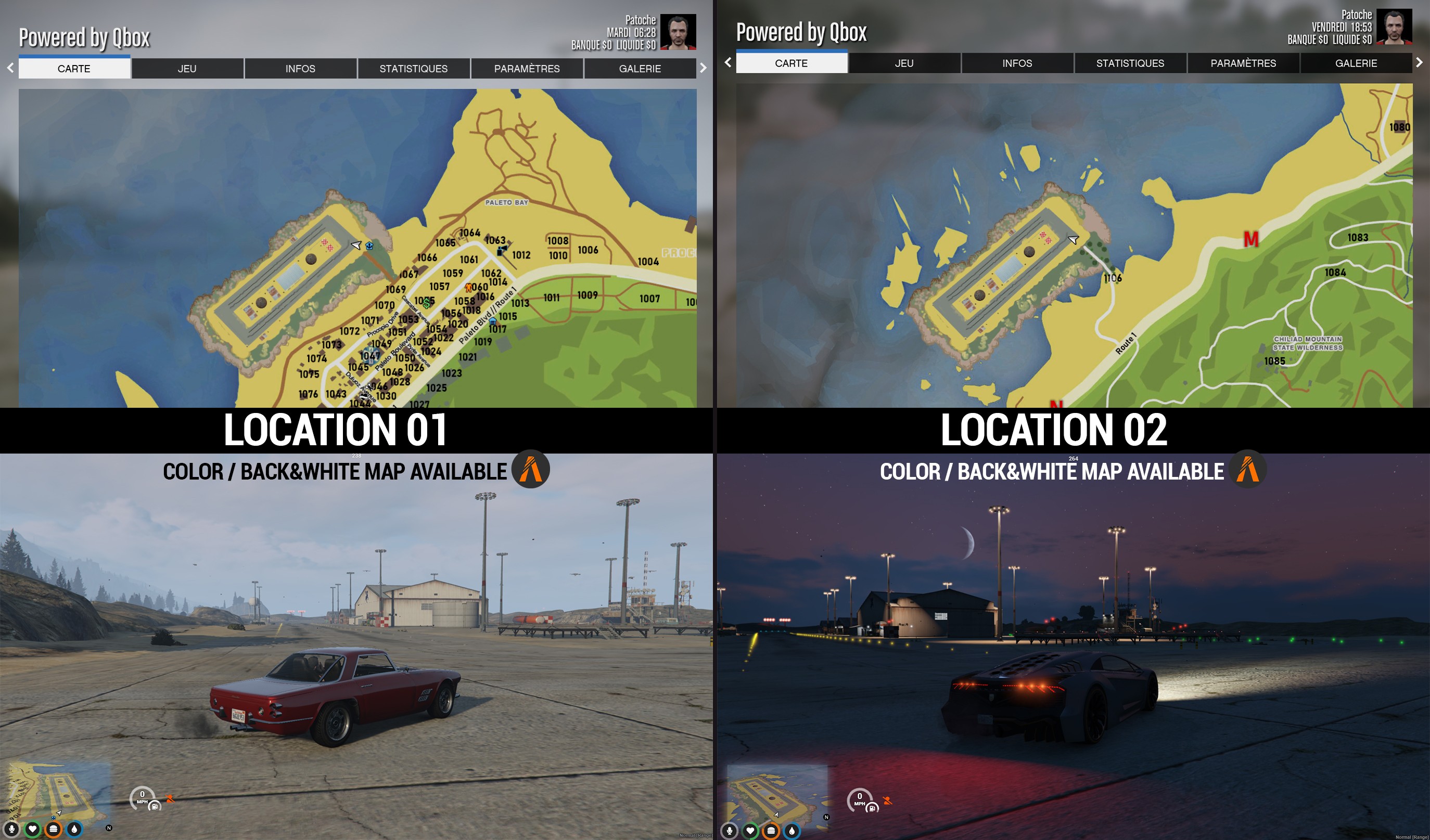The height and width of the screenshot is (840, 1430).
Task: Click the blue anchor dock blip on the map
Action: 369,246
